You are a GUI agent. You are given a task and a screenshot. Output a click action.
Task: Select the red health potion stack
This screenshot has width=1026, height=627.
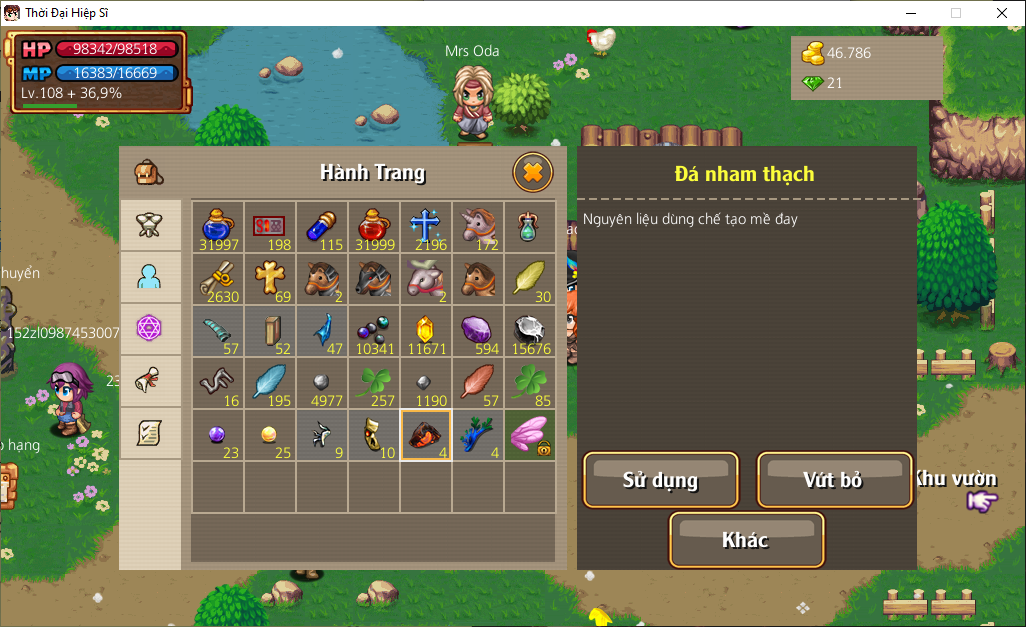pos(374,227)
